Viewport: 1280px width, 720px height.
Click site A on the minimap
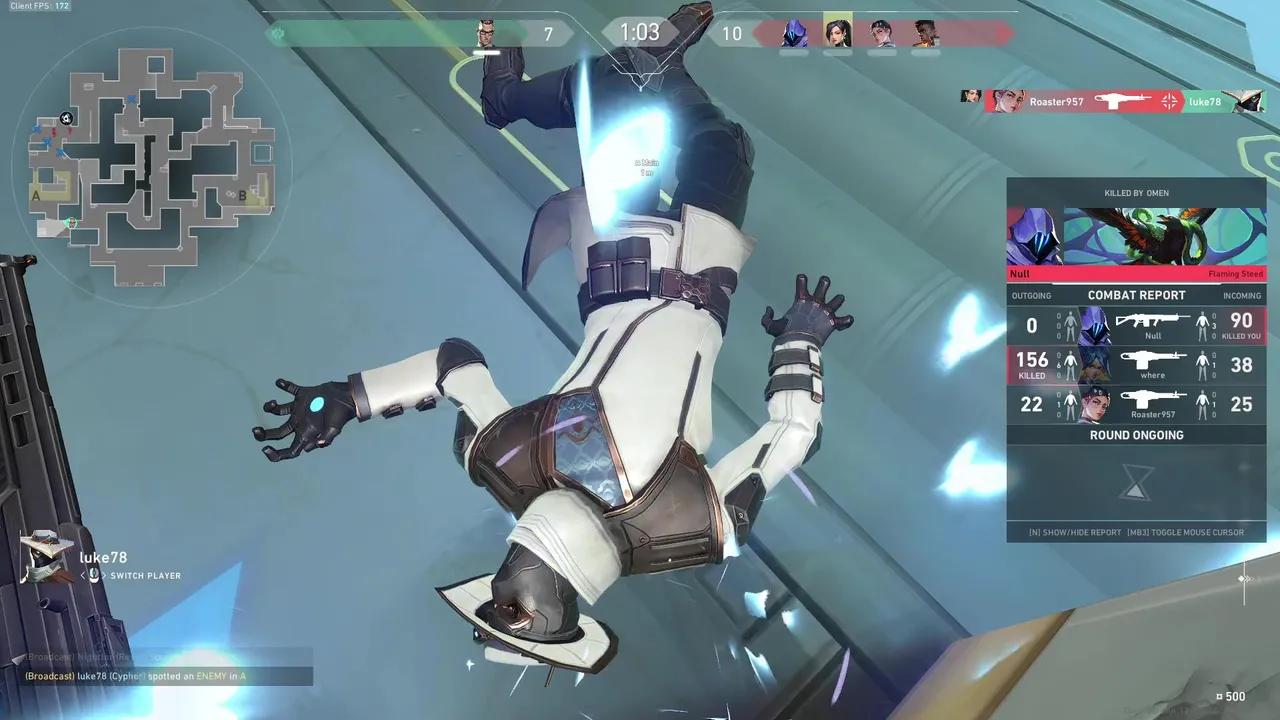tap(36, 196)
